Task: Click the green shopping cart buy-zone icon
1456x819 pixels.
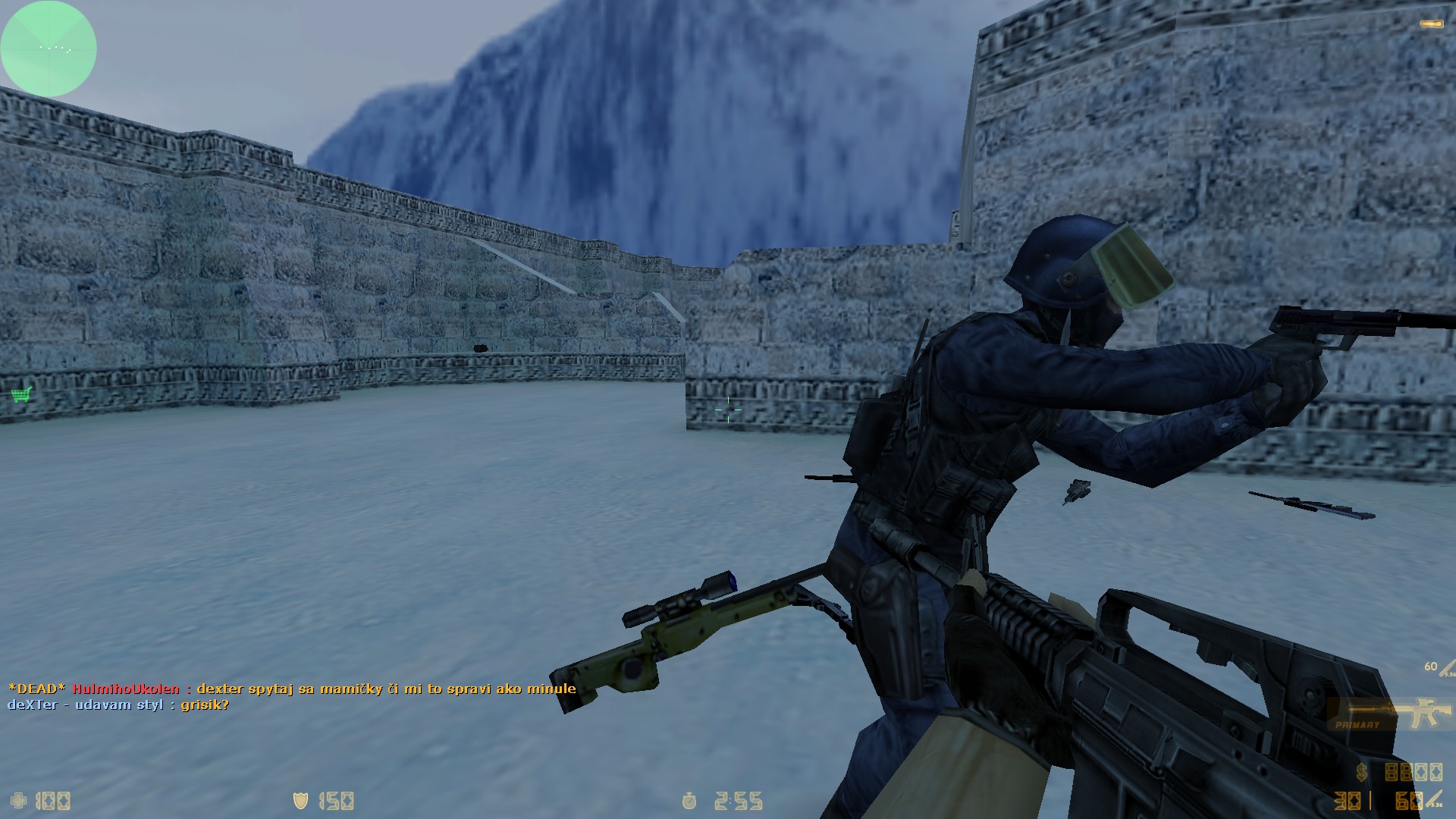Action: tap(22, 394)
